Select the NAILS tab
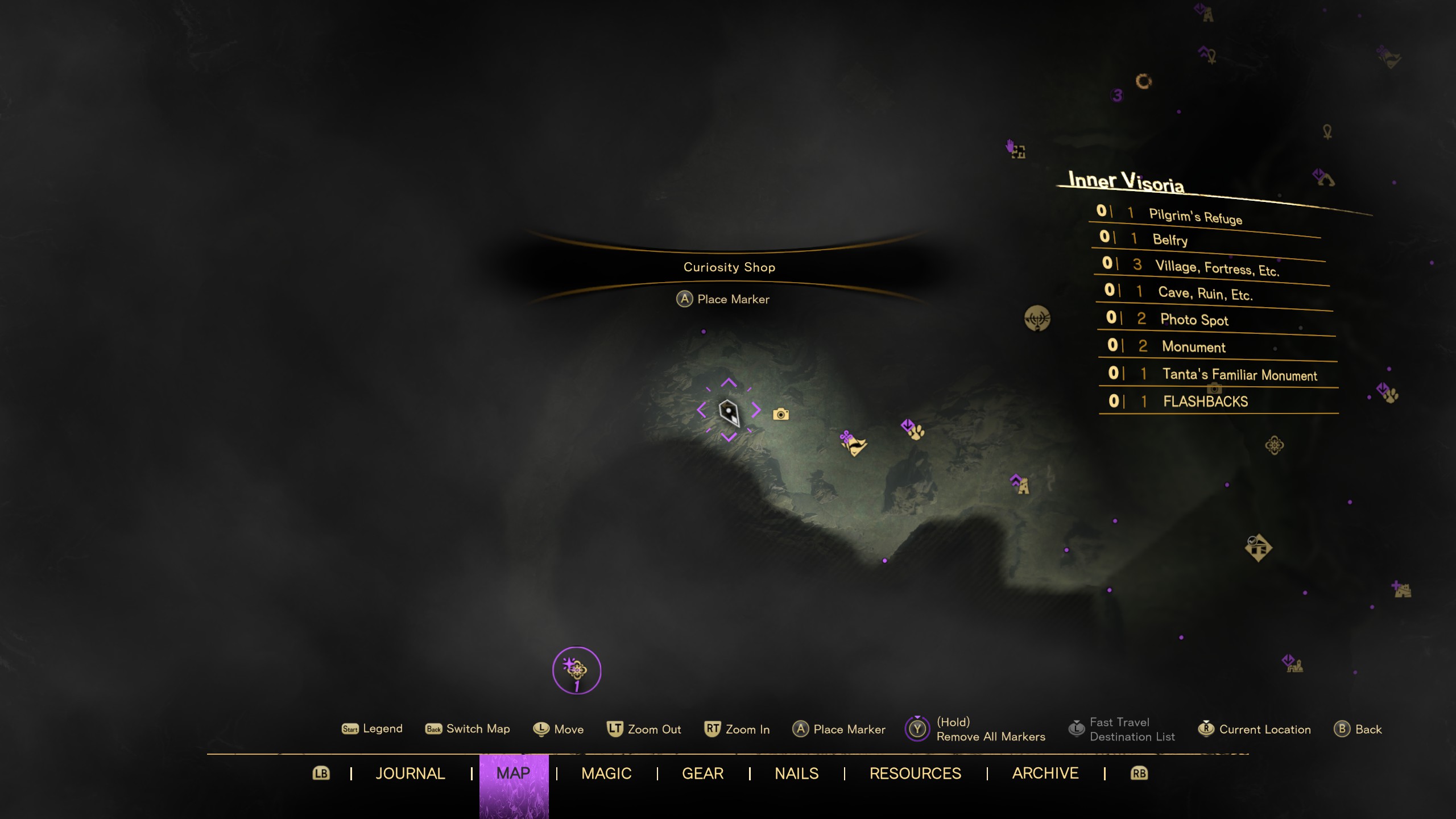The height and width of the screenshot is (819, 1456). 796,773
